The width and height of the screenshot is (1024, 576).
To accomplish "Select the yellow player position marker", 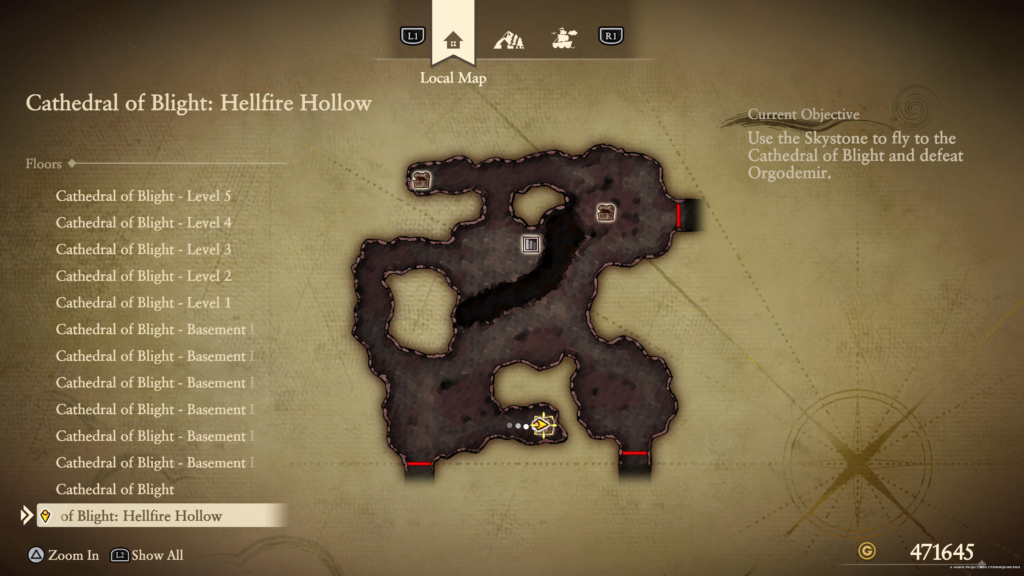I will pos(543,426).
